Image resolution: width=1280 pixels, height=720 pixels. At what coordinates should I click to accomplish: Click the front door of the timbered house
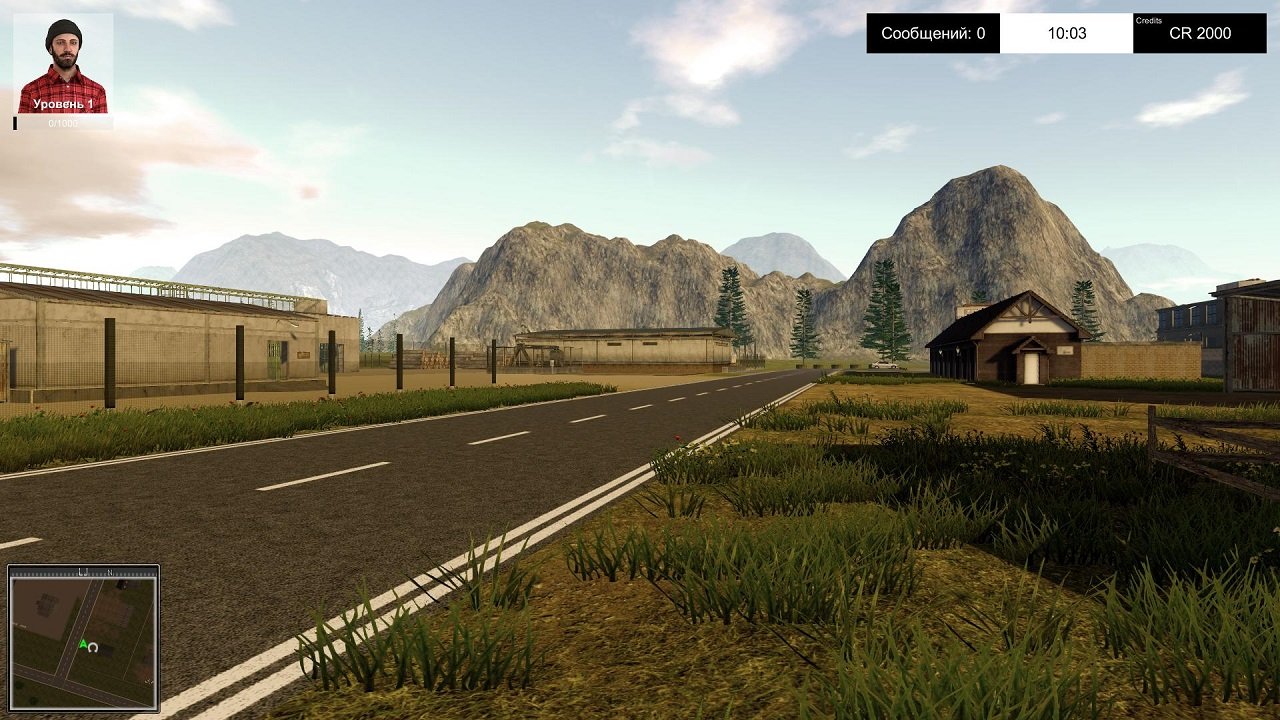click(1030, 368)
